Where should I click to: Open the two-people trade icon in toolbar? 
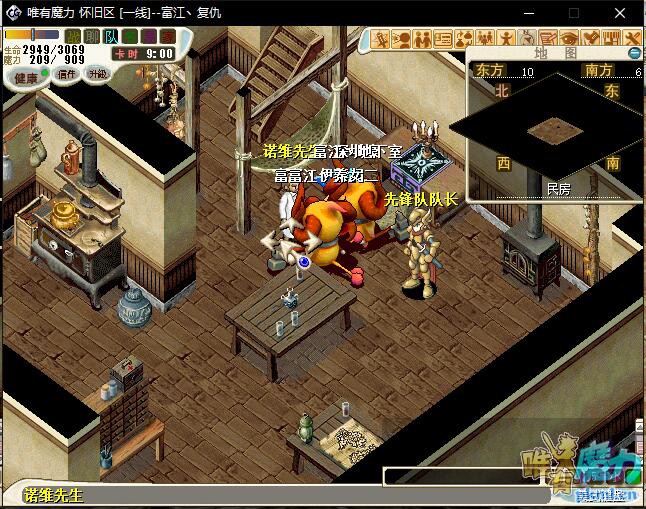click(x=422, y=39)
